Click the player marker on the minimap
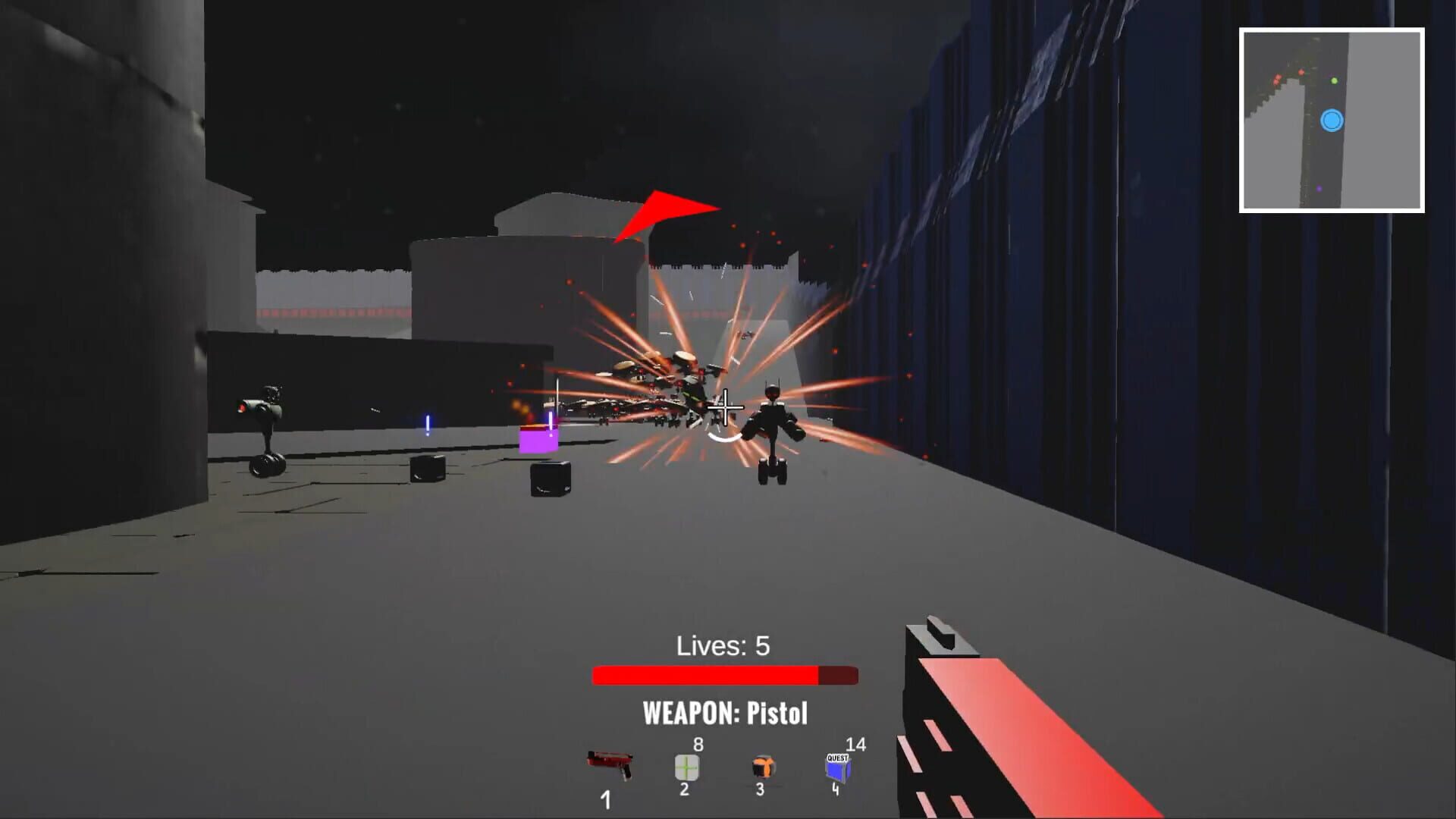Screen dimensions: 1456x819 pos(1333,121)
